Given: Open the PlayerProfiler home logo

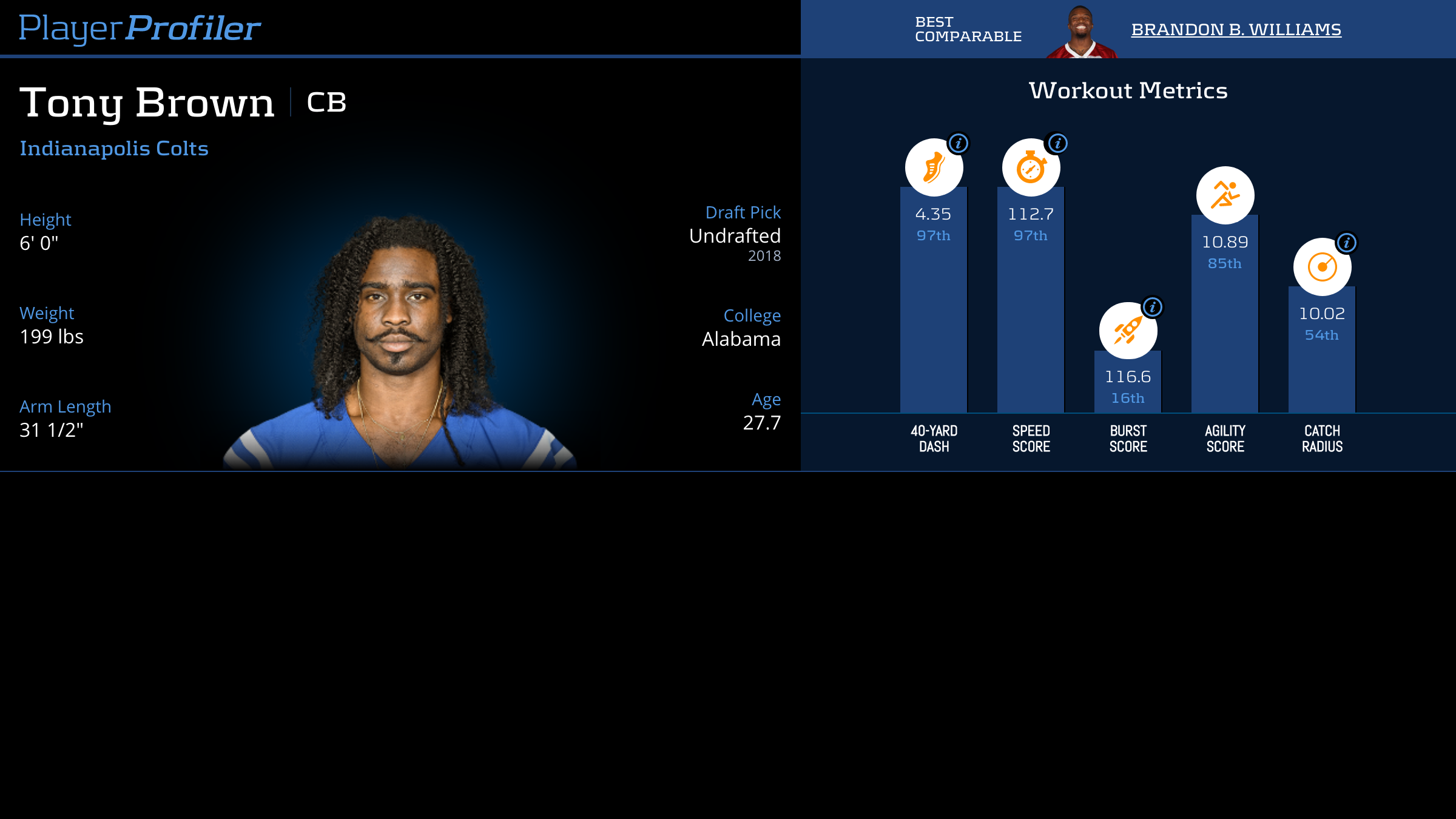Looking at the screenshot, I should click(140, 29).
